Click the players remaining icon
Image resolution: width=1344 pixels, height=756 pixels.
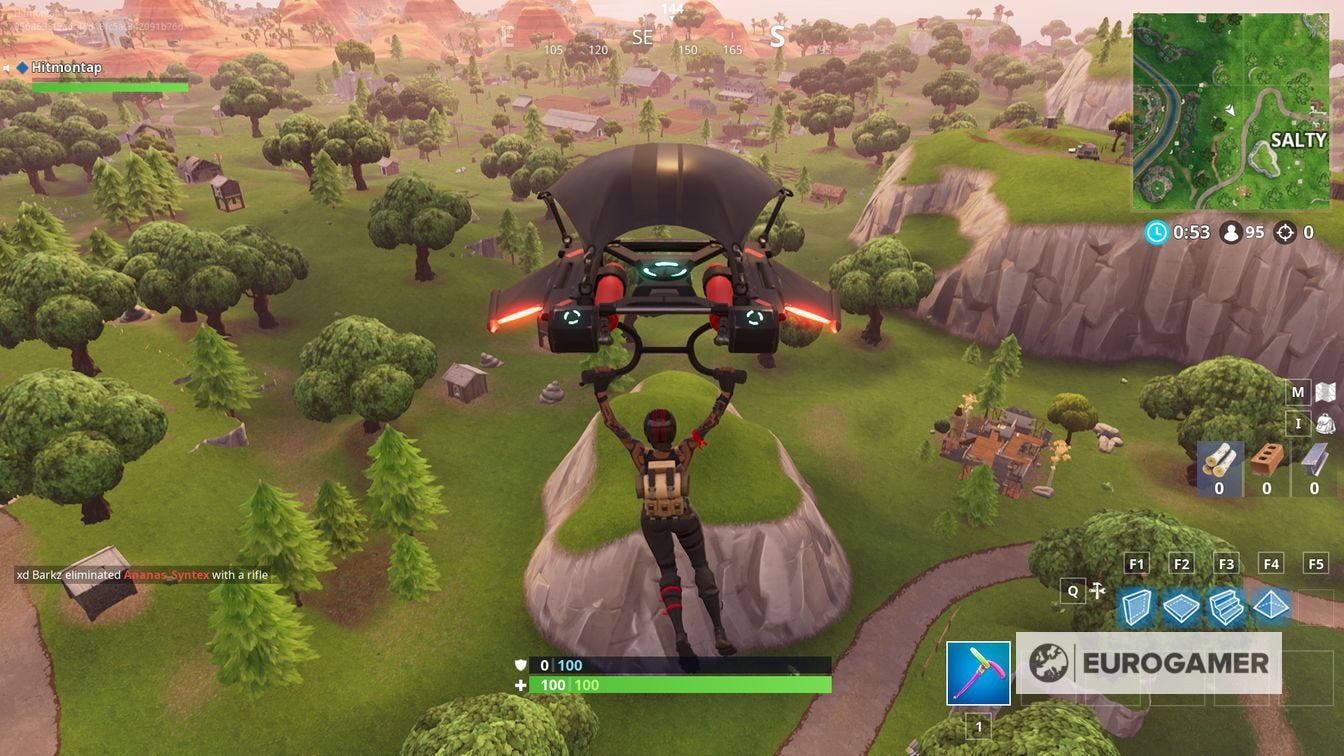(1233, 232)
